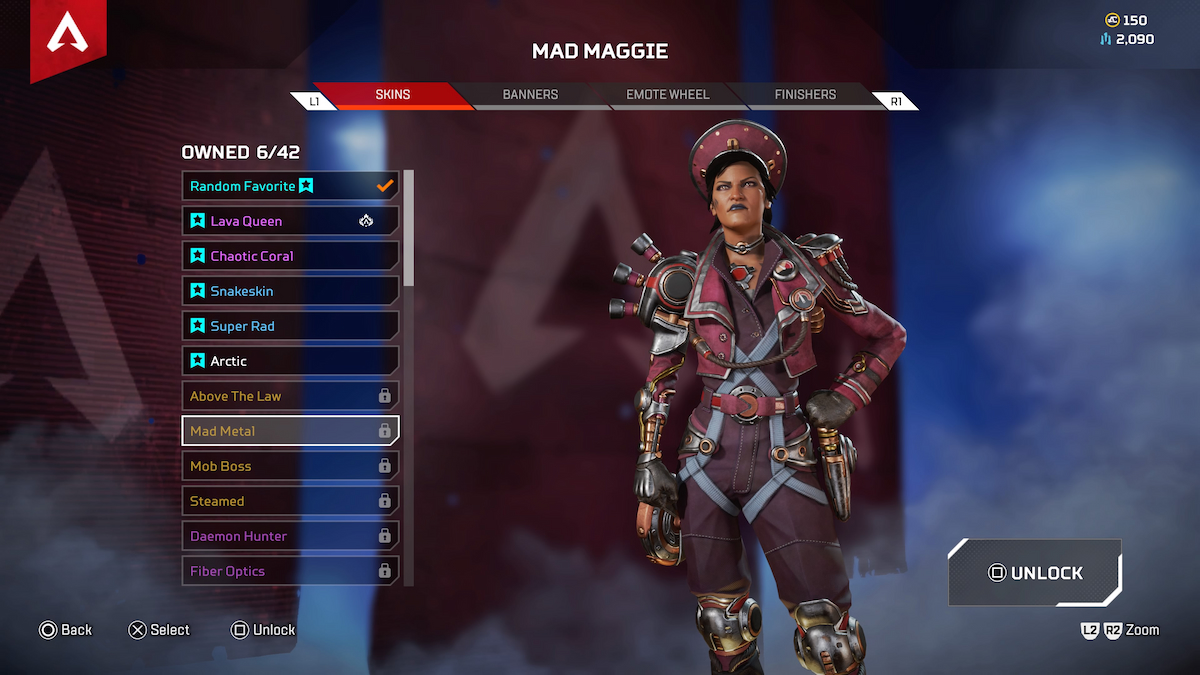
Task: Select the Chaotic Coral skin
Action: [290, 256]
